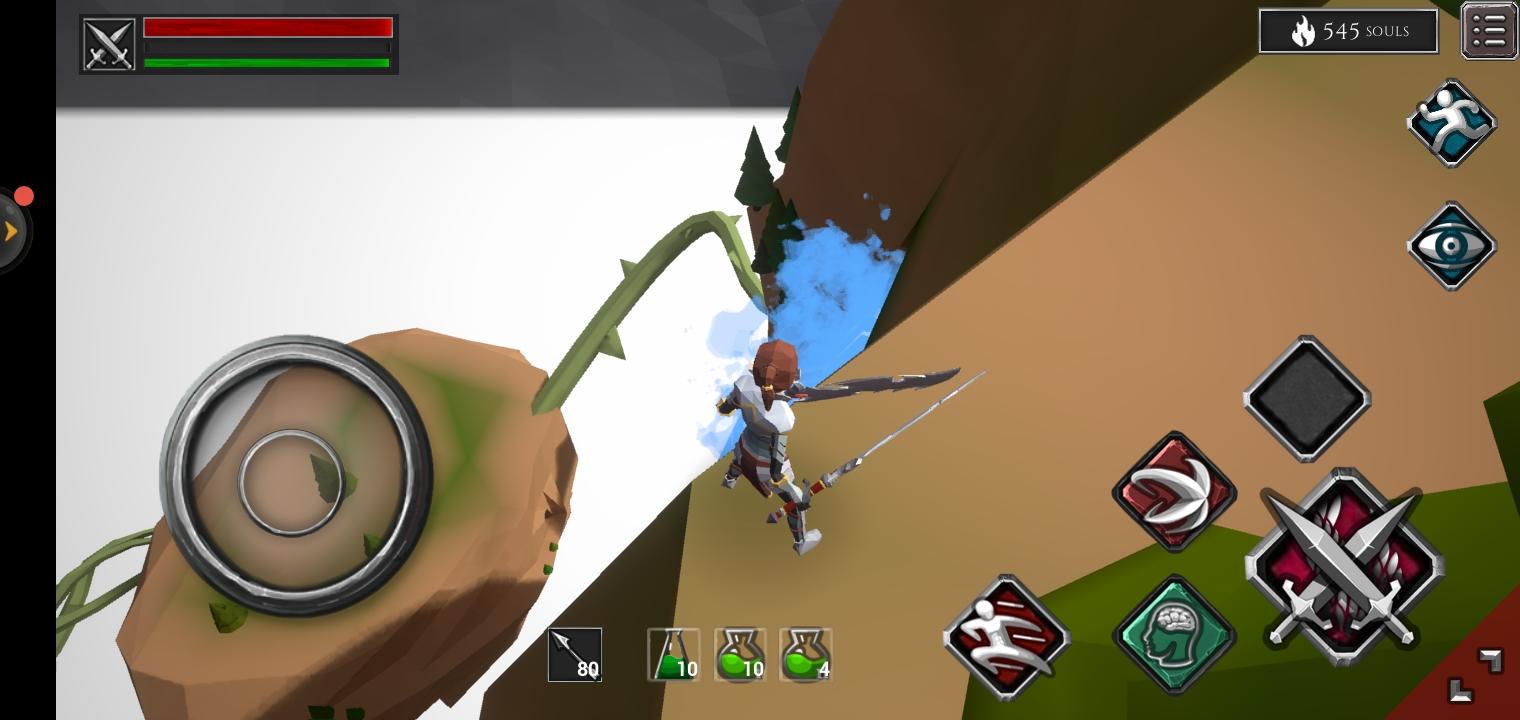
Task: Click the red health bar
Action: tap(268, 25)
